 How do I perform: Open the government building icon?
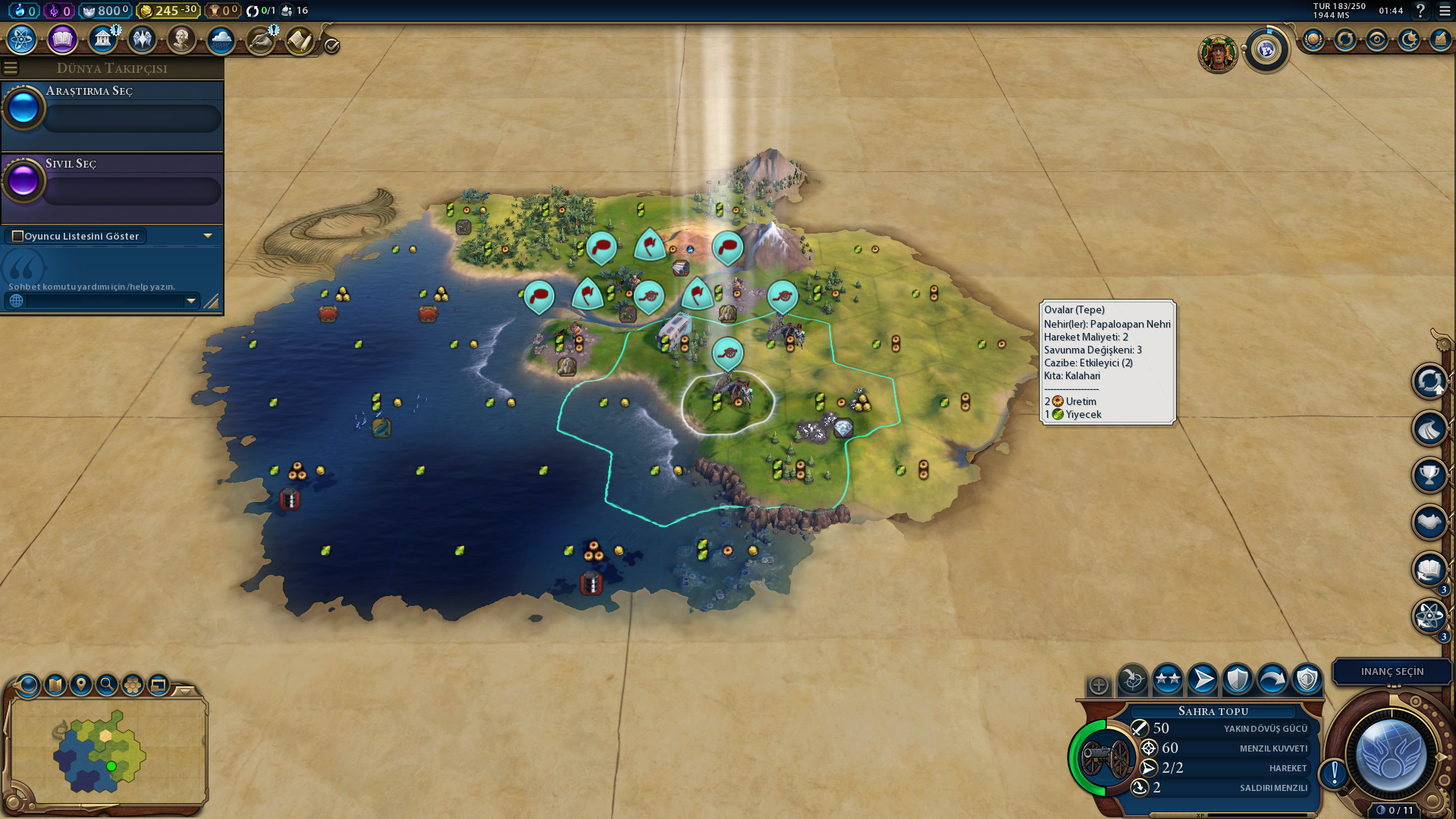102,39
